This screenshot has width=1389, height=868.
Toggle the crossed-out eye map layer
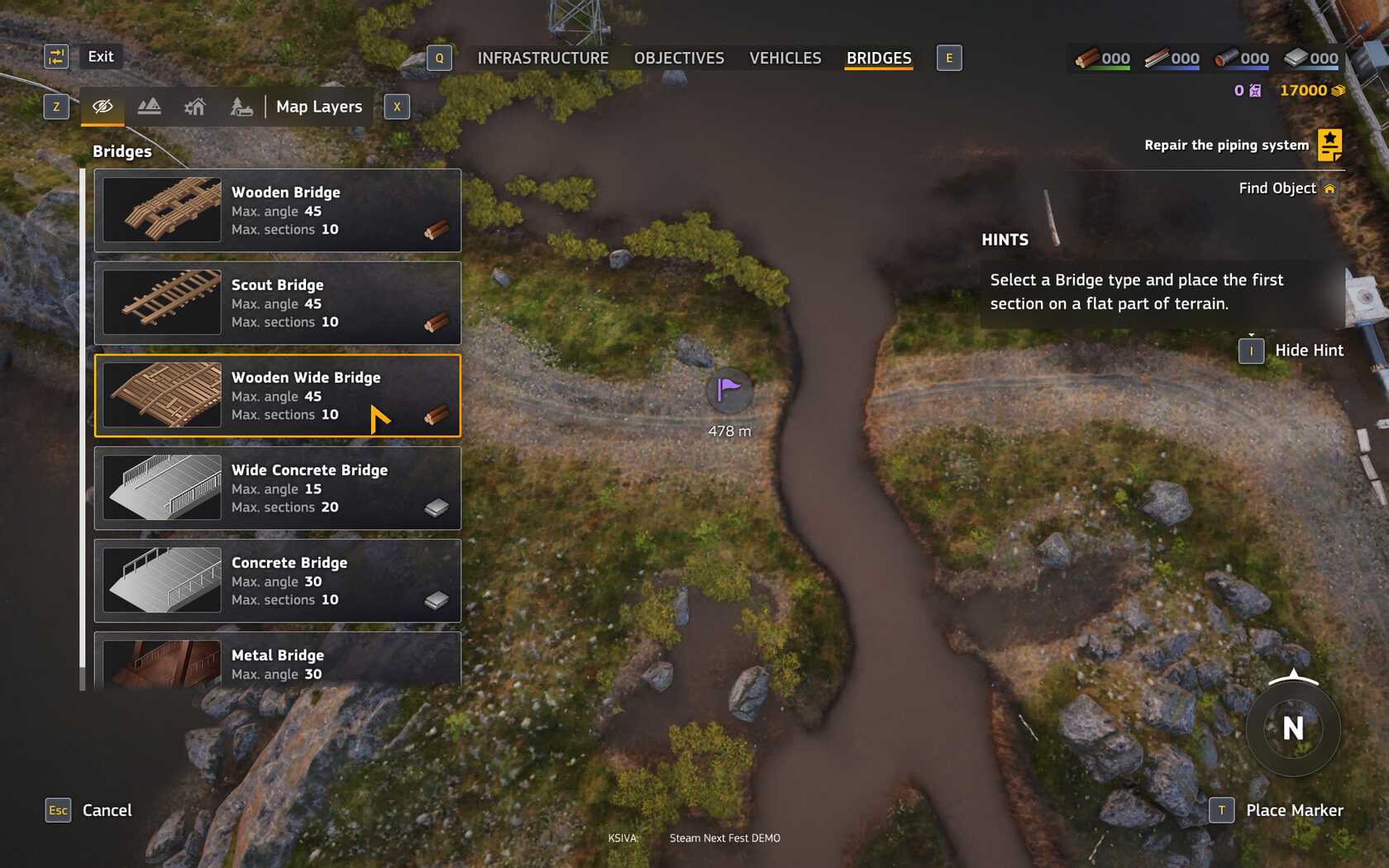coord(103,107)
